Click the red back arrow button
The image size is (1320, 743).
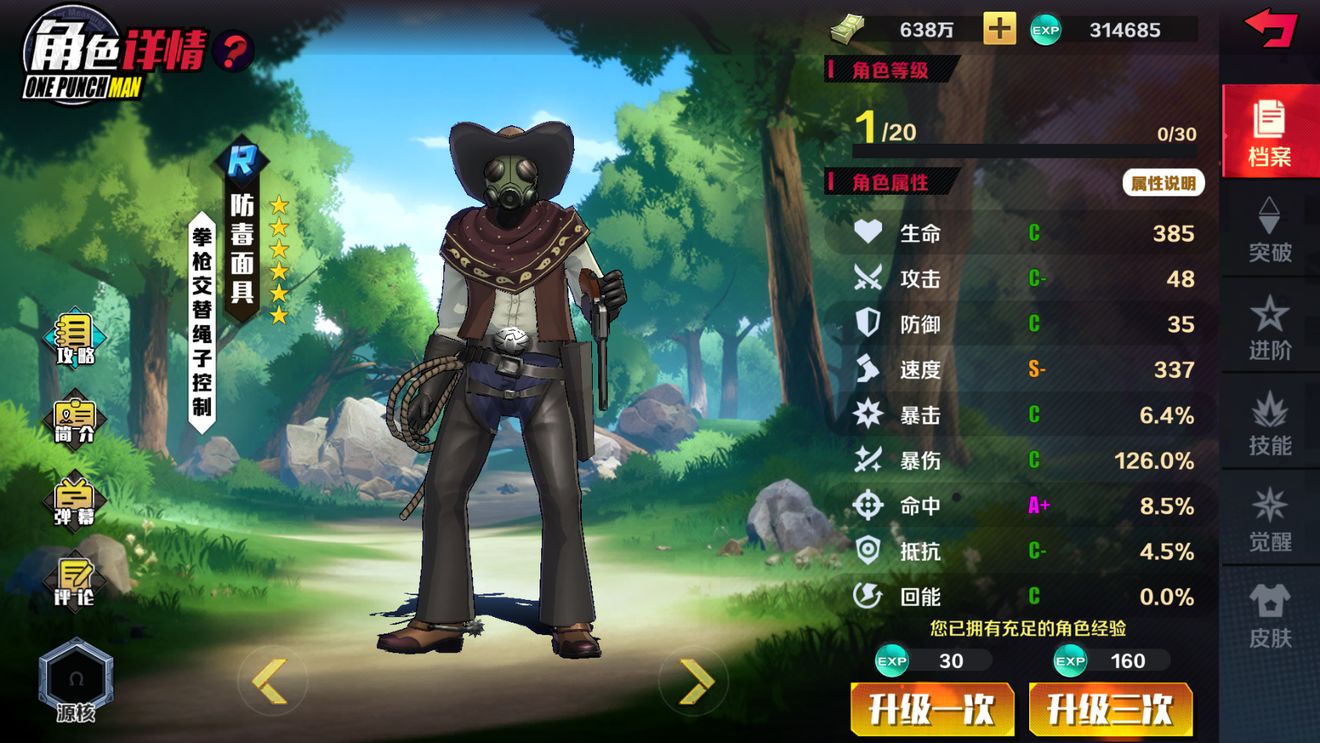(1270, 27)
